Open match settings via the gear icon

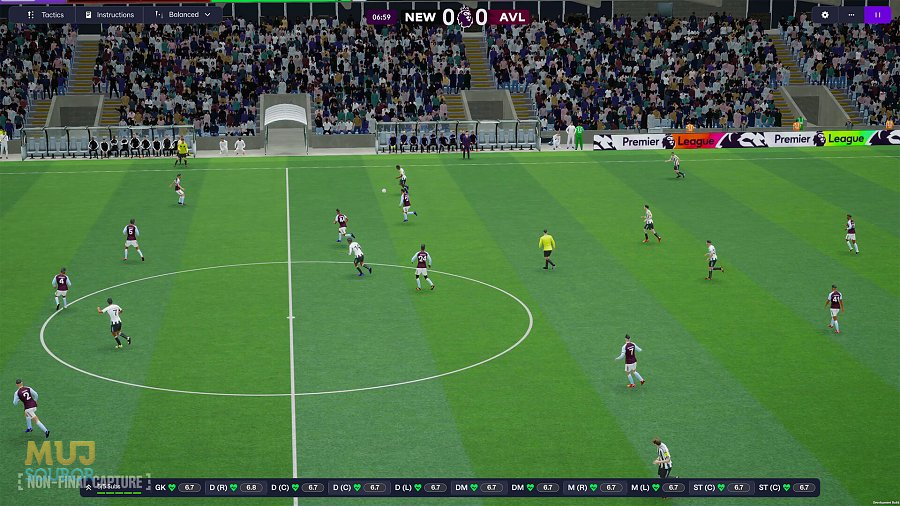(825, 15)
